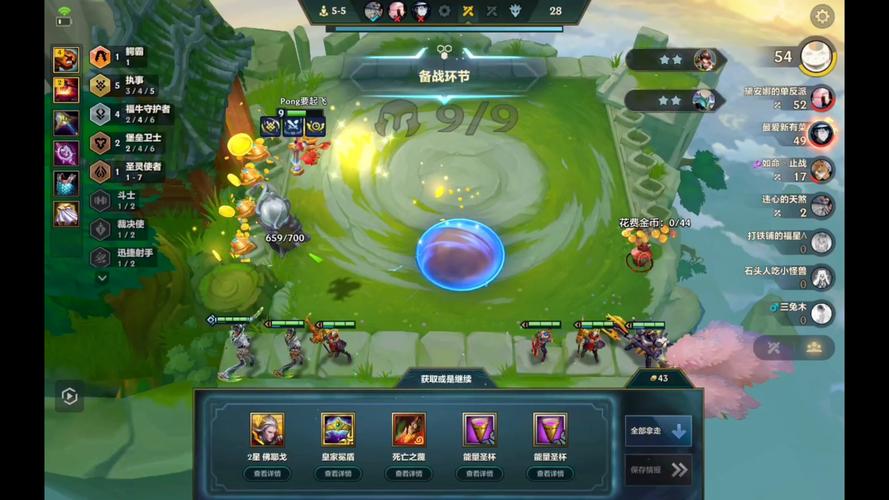Screen dimensions: 889x500
Task: Toggle the crossed-swords view under the scoreboard
Action: pos(773,347)
